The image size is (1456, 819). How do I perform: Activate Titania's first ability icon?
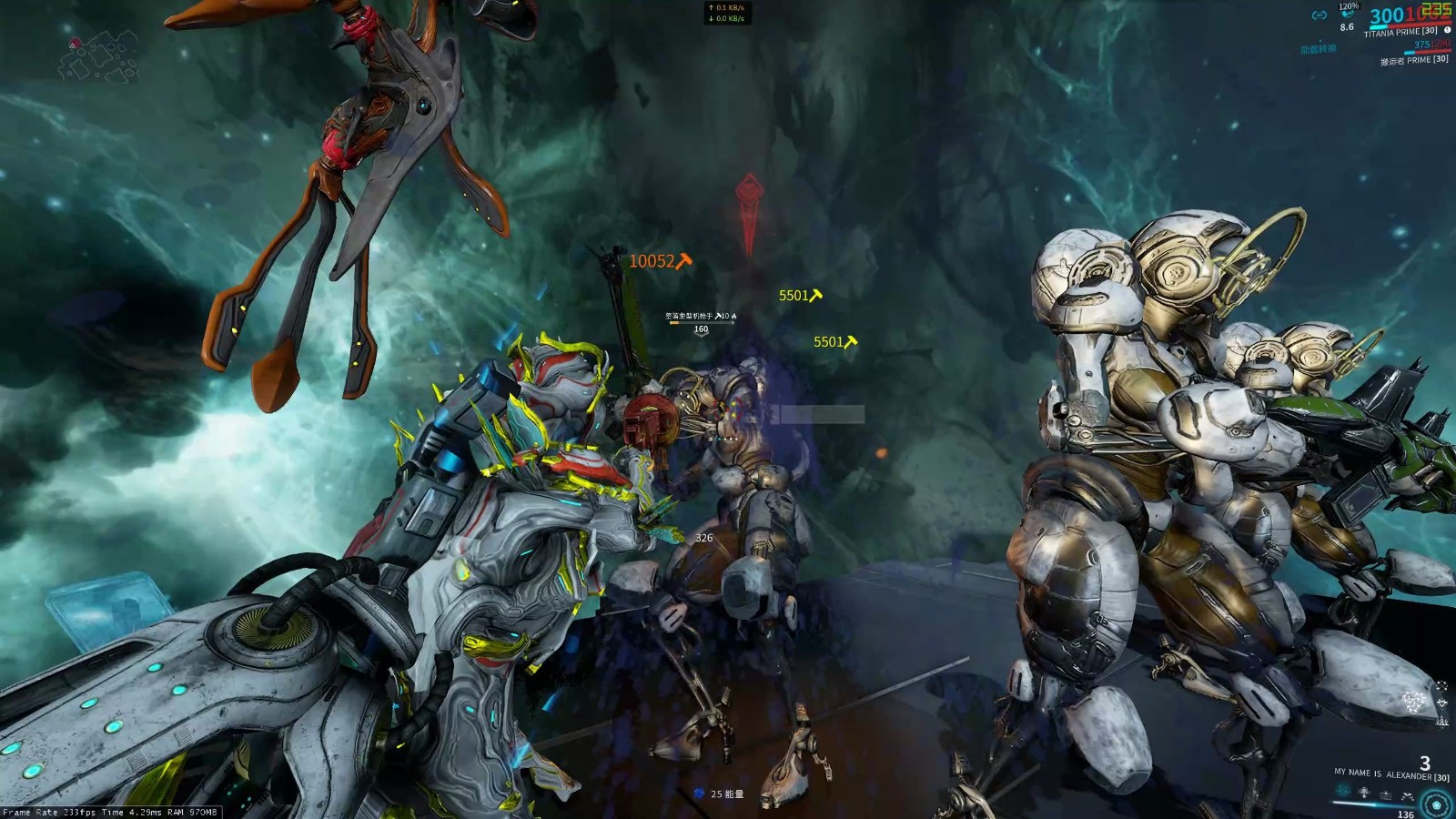point(1342,792)
